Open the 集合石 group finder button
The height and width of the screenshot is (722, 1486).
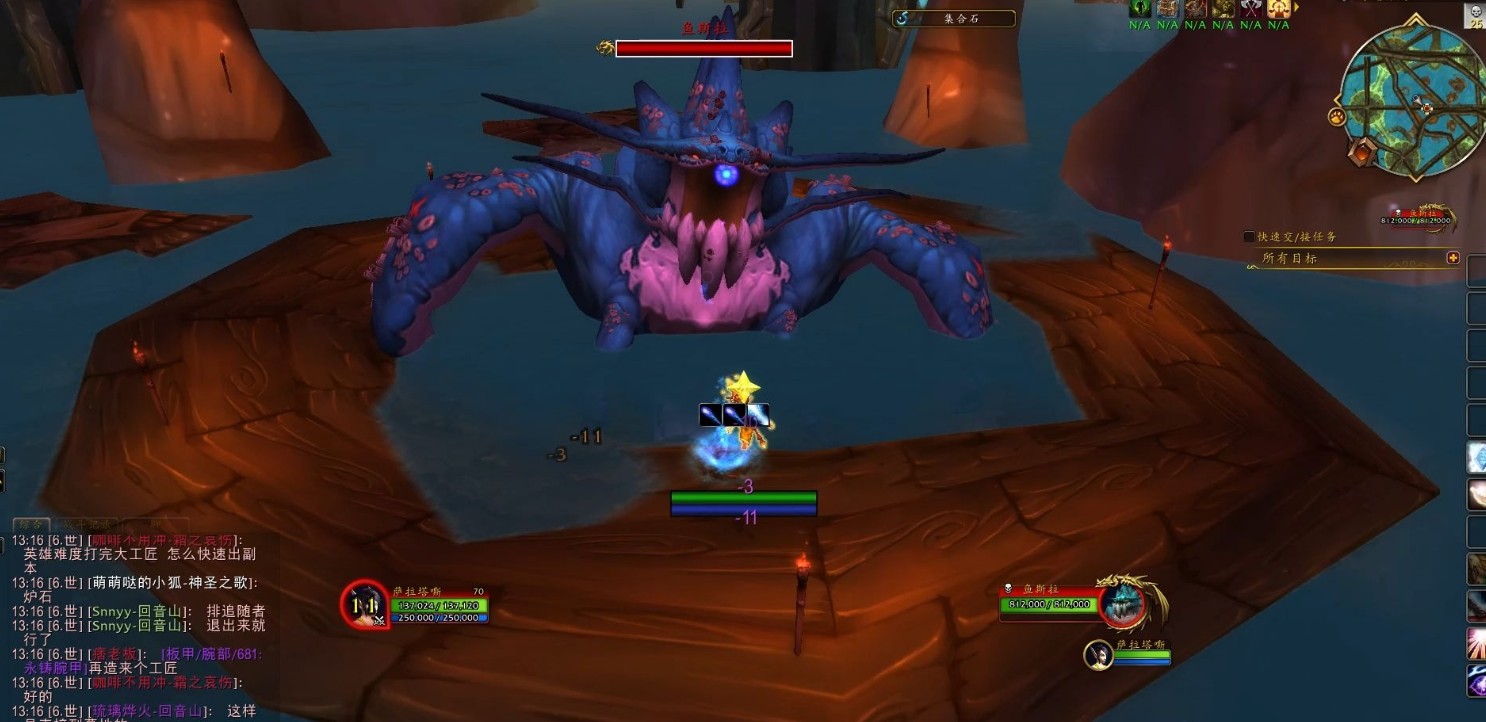(953, 18)
